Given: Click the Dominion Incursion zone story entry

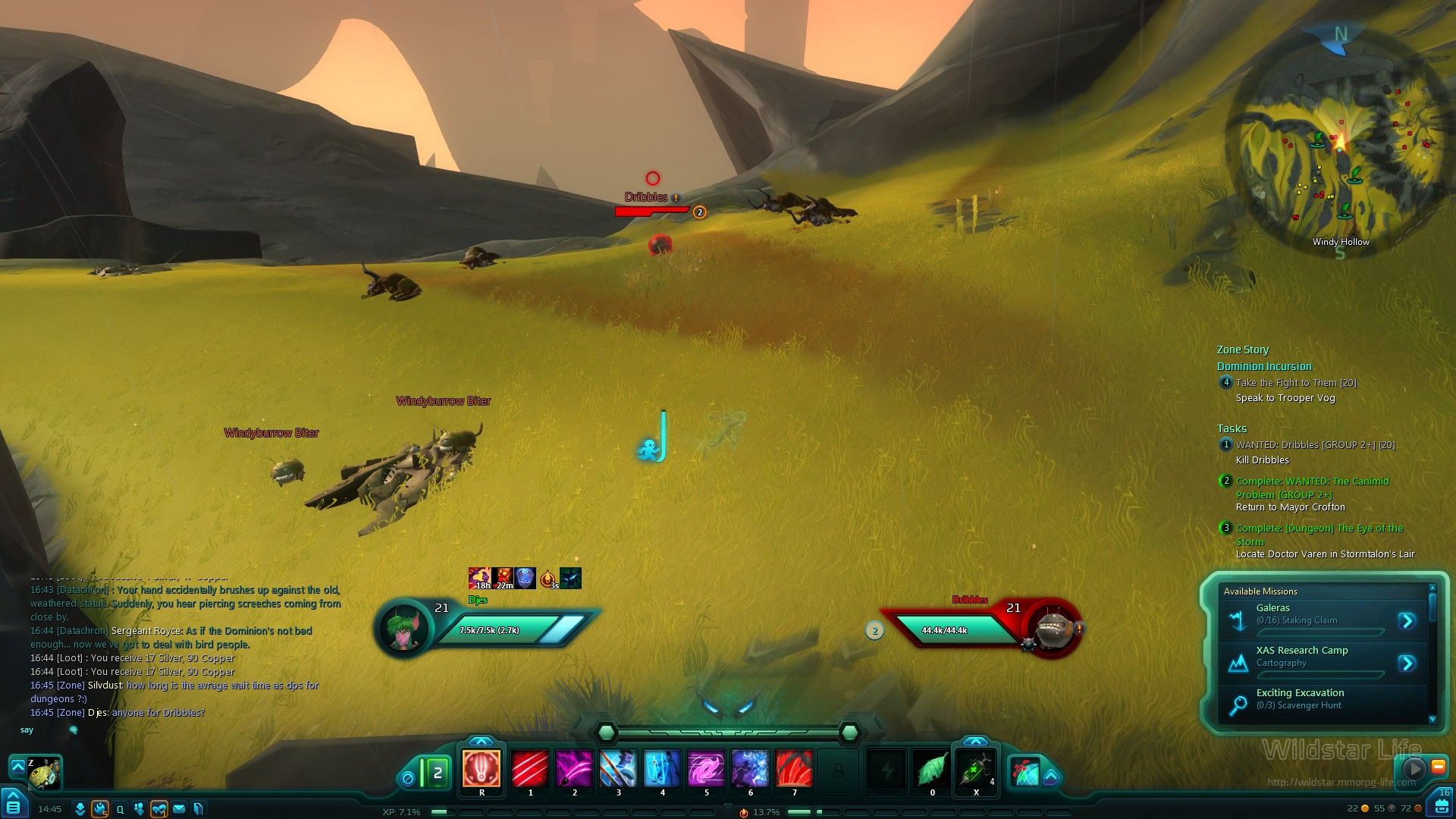Looking at the screenshot, I should (x=1264, y=366).
